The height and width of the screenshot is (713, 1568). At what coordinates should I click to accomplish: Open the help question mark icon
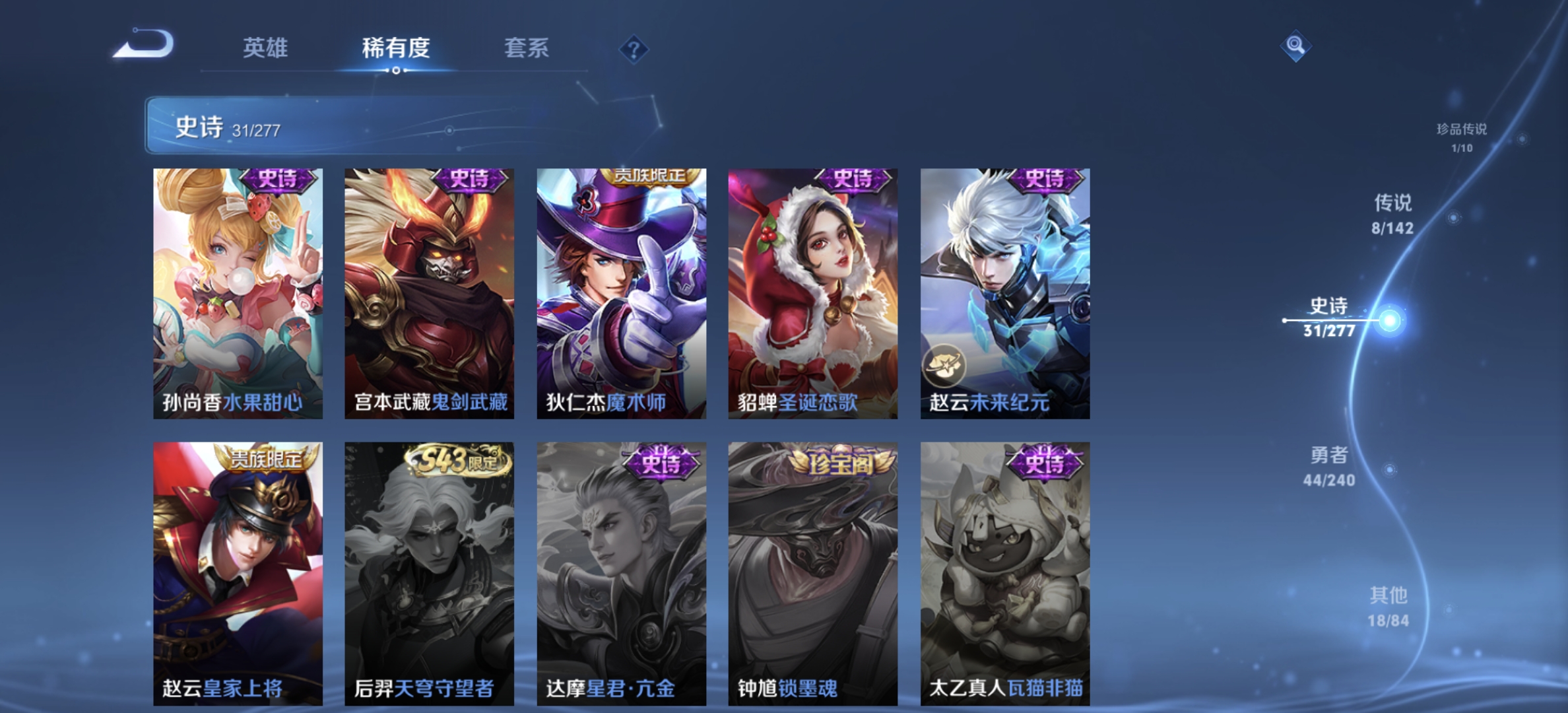tap(633, 49)
